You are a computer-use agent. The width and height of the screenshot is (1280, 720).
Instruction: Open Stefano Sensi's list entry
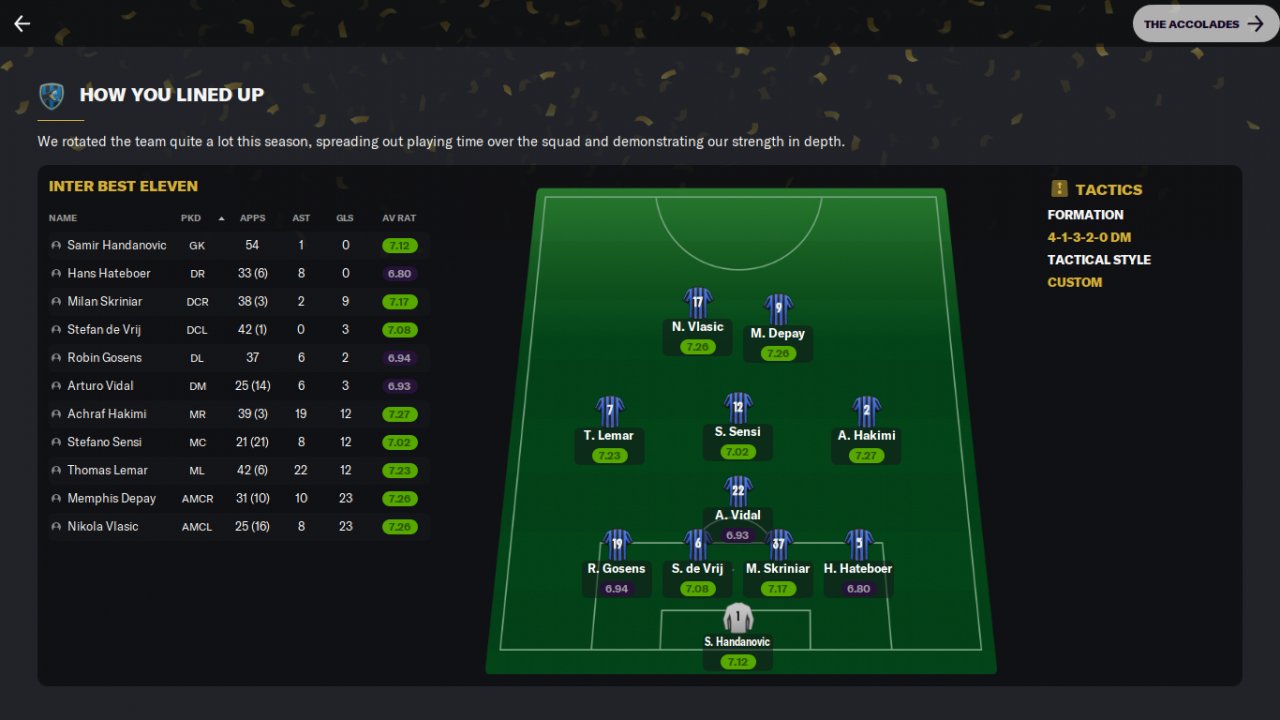click(x=104, y=441)
